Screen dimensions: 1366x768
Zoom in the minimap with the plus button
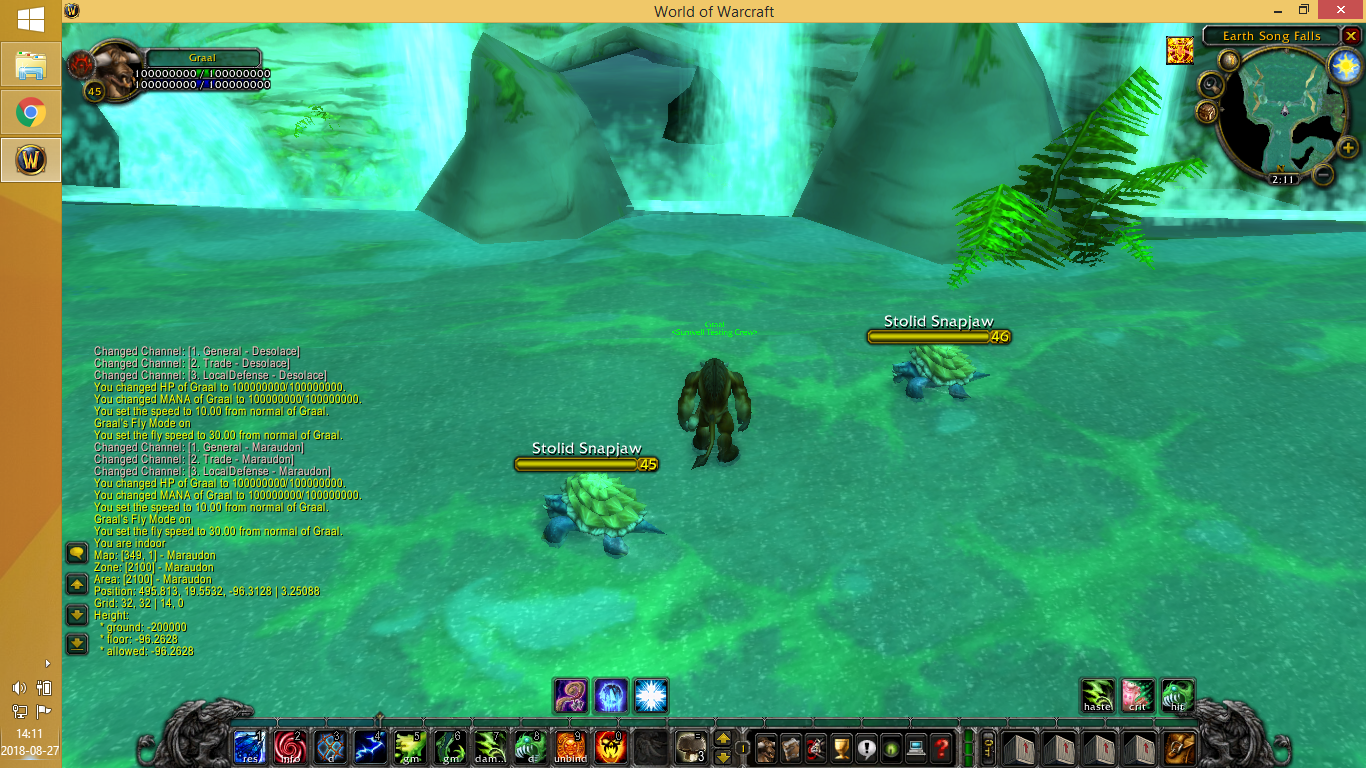coord(1347,148)
